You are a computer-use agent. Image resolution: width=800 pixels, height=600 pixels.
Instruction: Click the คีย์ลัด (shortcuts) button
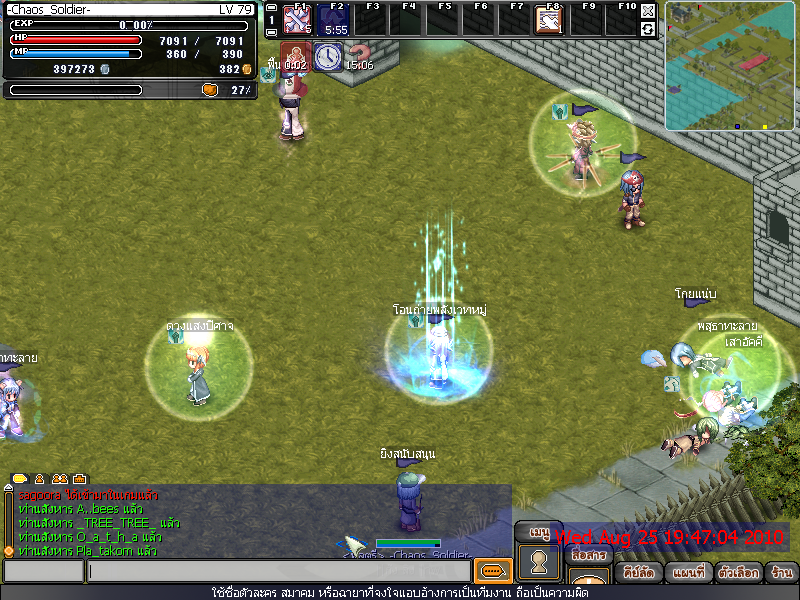tap(638, 574)
